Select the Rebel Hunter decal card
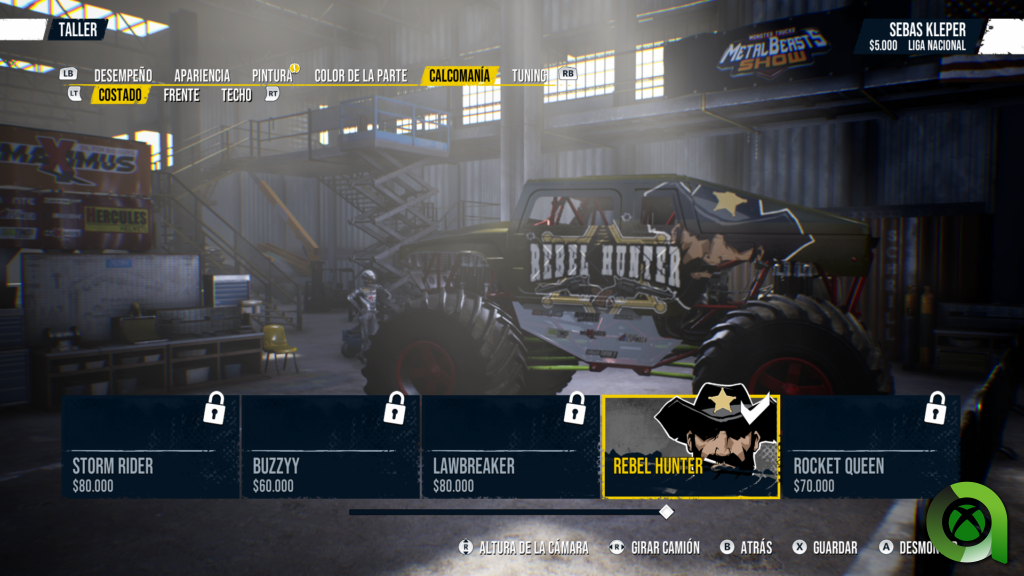 click(691, 446)
